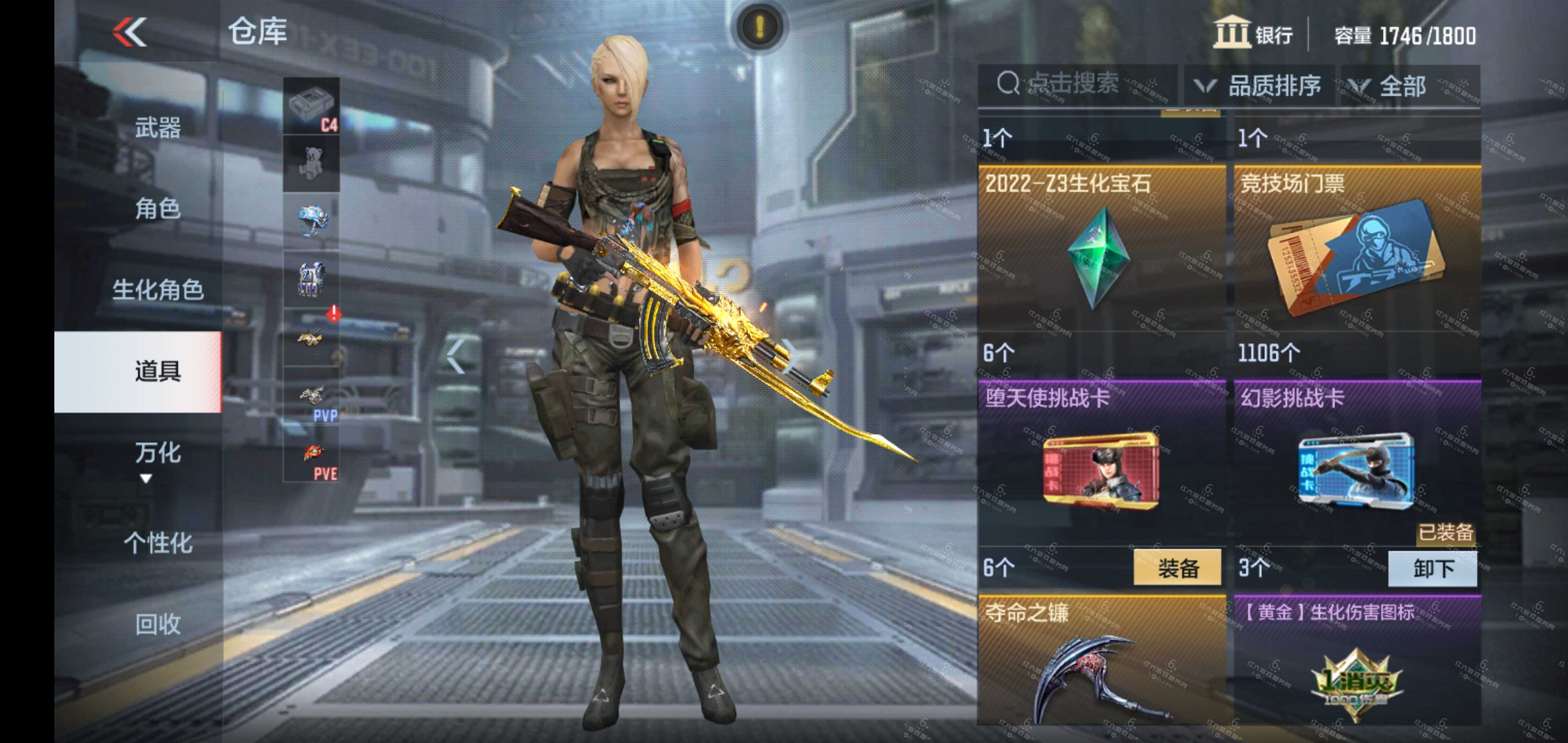Select the 道具 tab
This screenshot has height=743, width=1568.
pos(157,371)
